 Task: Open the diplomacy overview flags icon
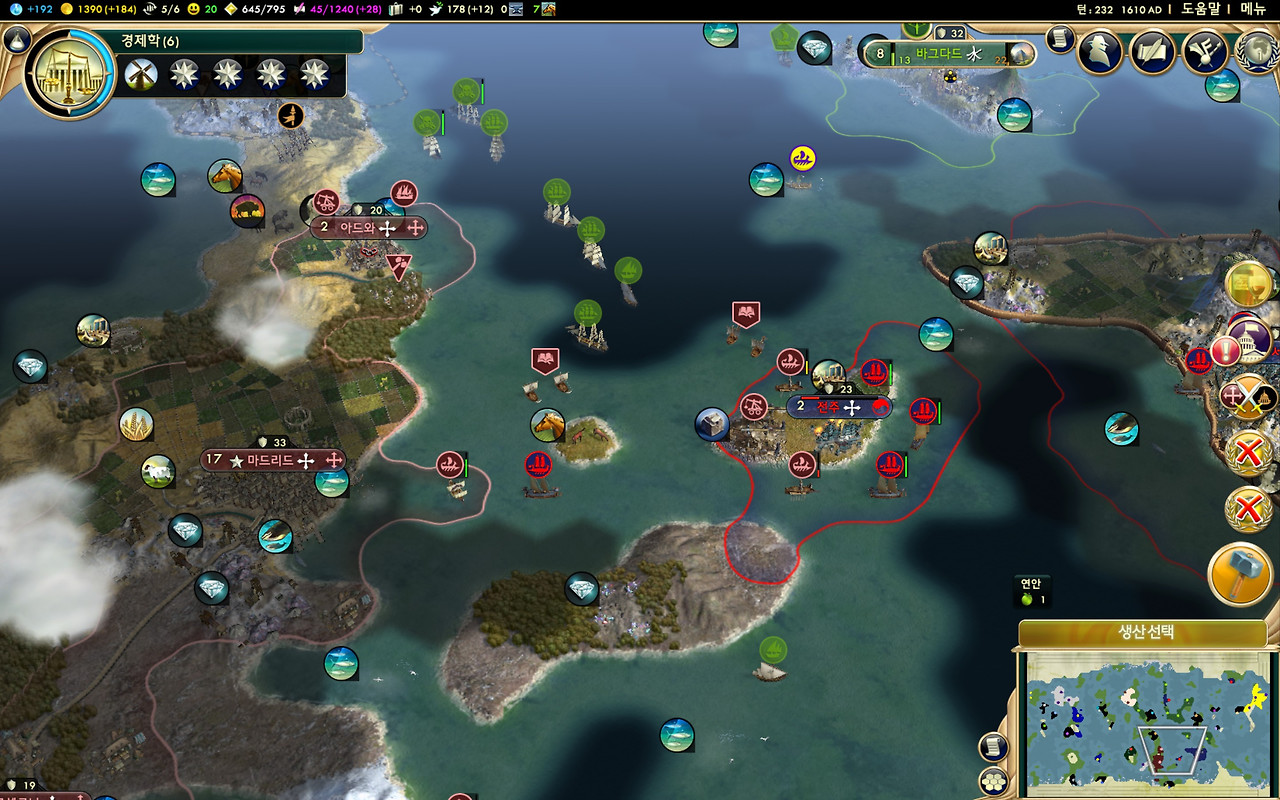pyautogui.click(x=1205, y=51)
